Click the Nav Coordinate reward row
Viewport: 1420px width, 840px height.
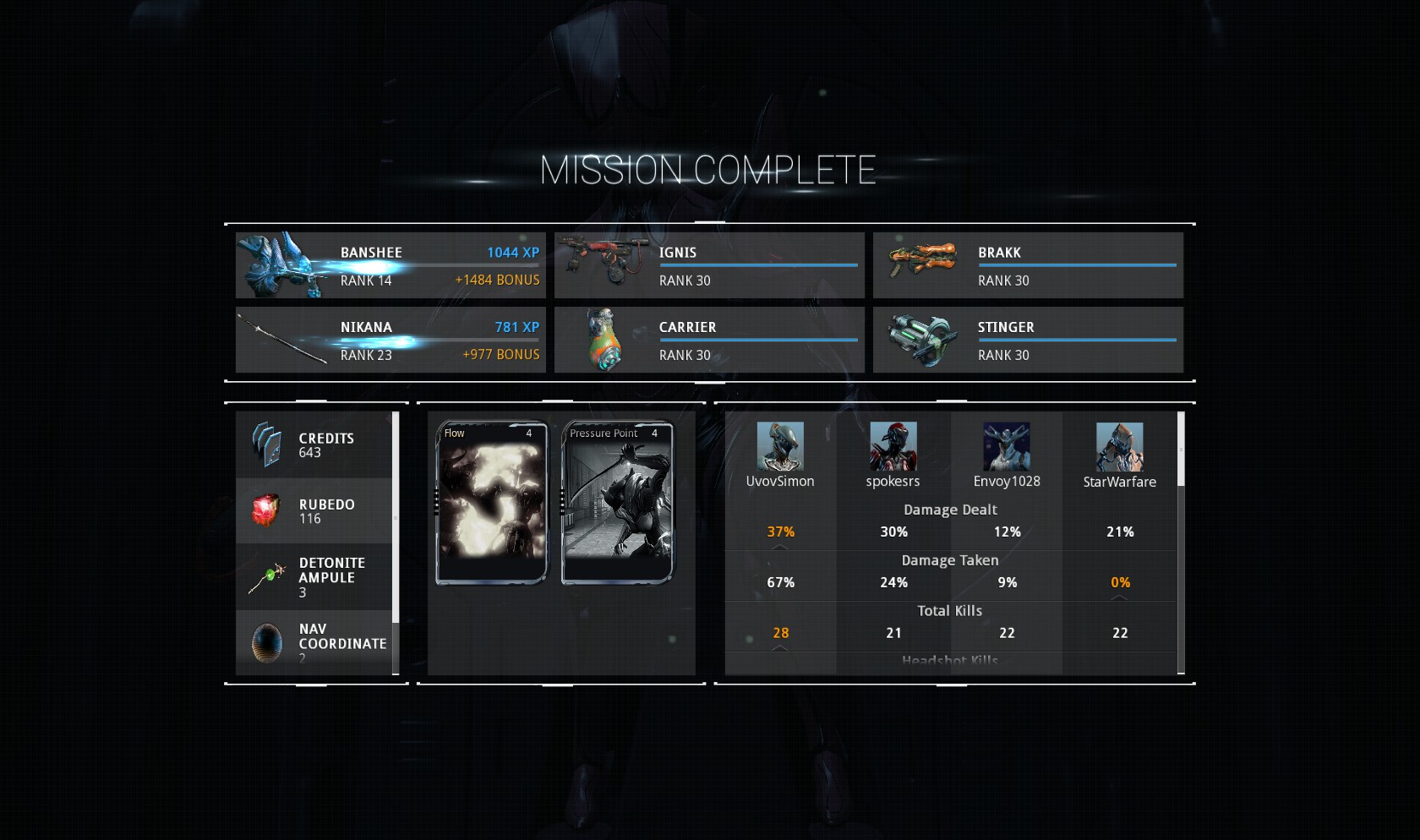pyautogui.click(x=314, y=642)
